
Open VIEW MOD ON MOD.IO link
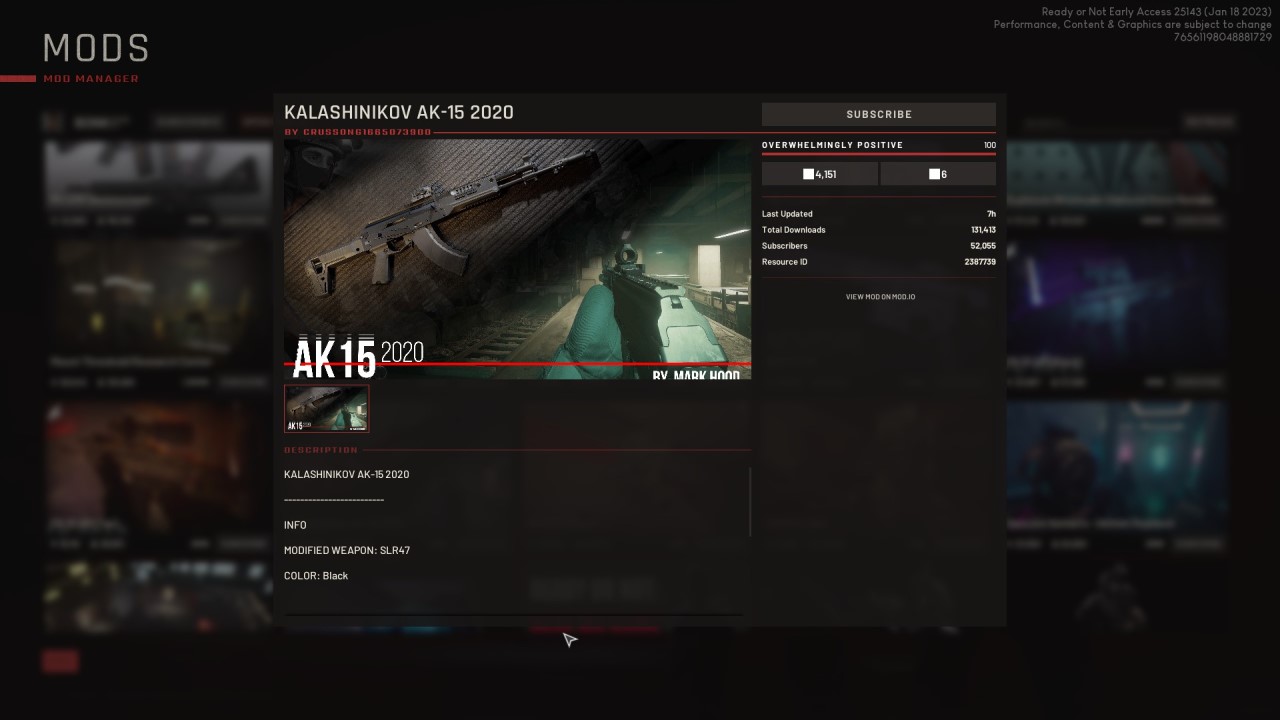click(x=878, y=296)
